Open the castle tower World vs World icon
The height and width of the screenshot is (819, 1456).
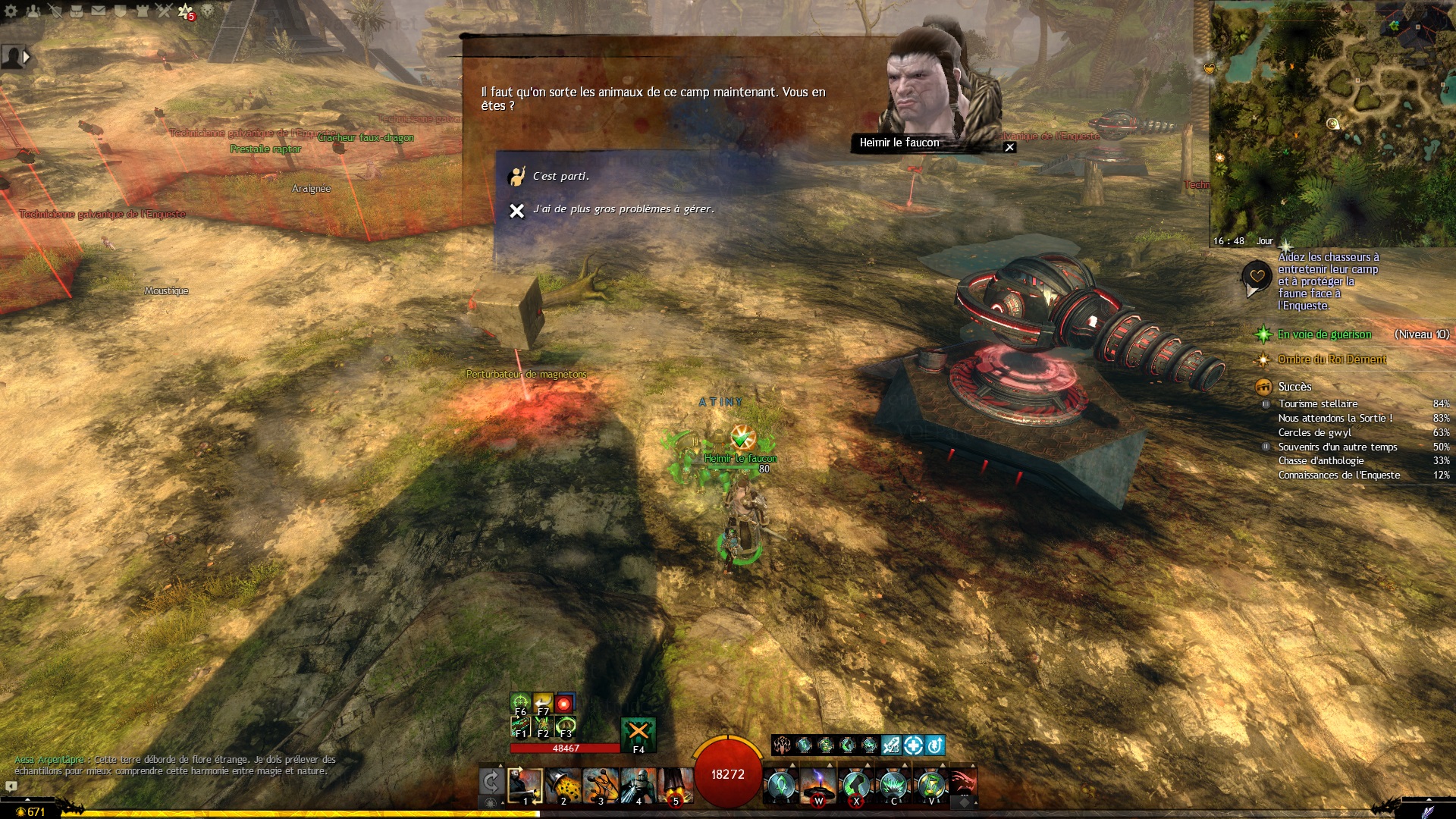[x=142, y=11]
